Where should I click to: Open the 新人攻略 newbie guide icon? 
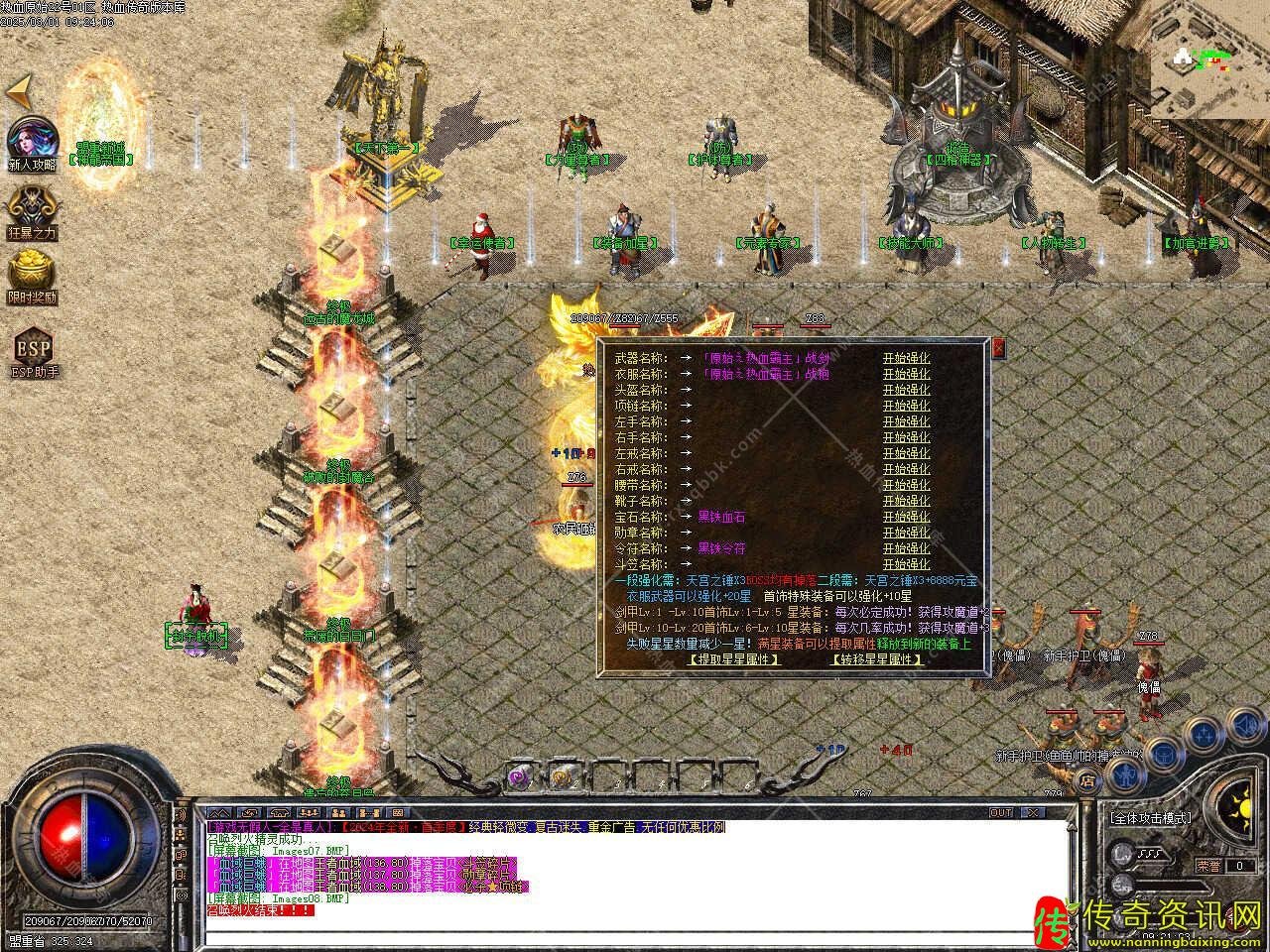[x=32, y=144]
